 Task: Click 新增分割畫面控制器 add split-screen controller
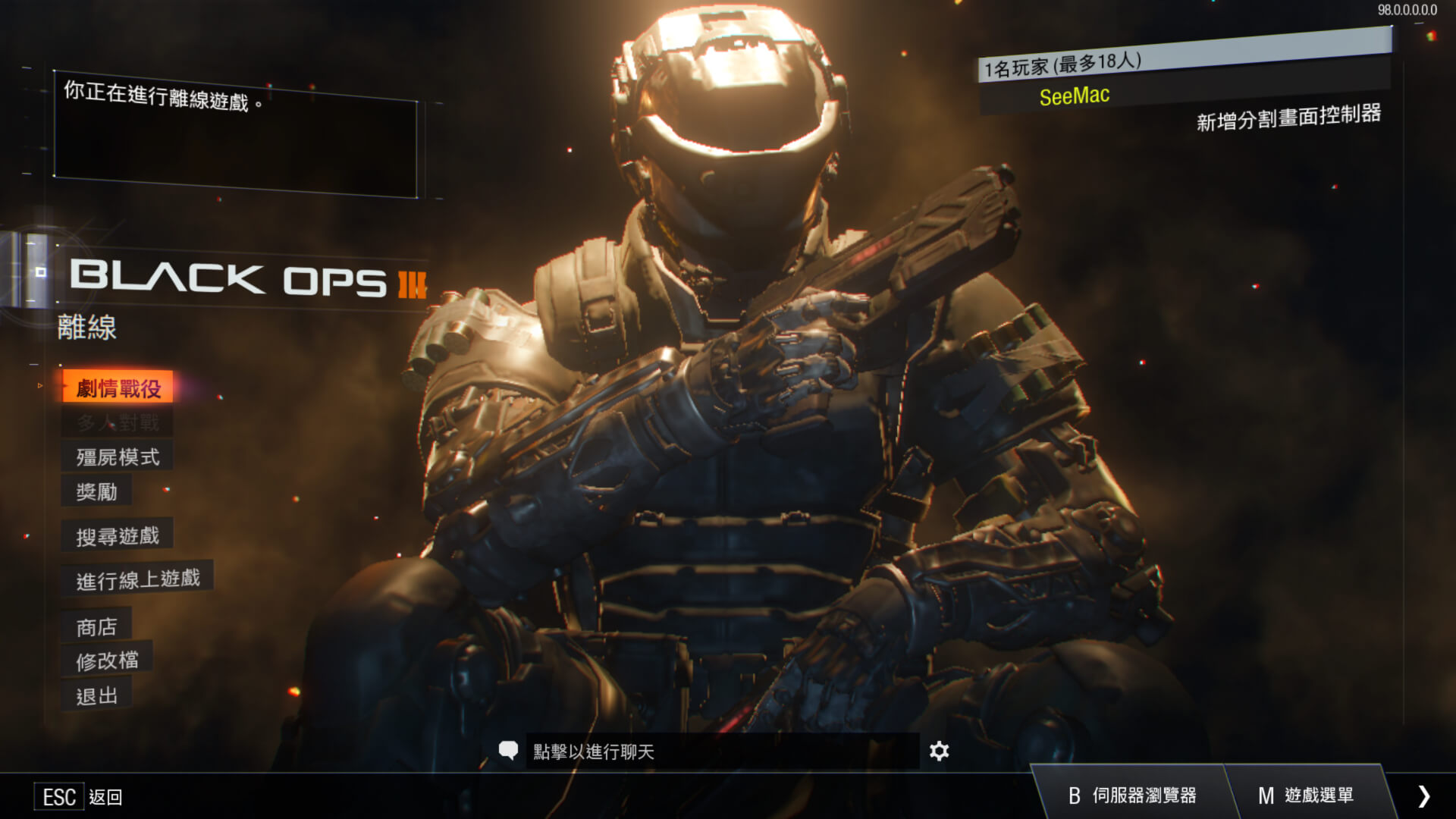pyautogui.click(x=1288, y=118)
